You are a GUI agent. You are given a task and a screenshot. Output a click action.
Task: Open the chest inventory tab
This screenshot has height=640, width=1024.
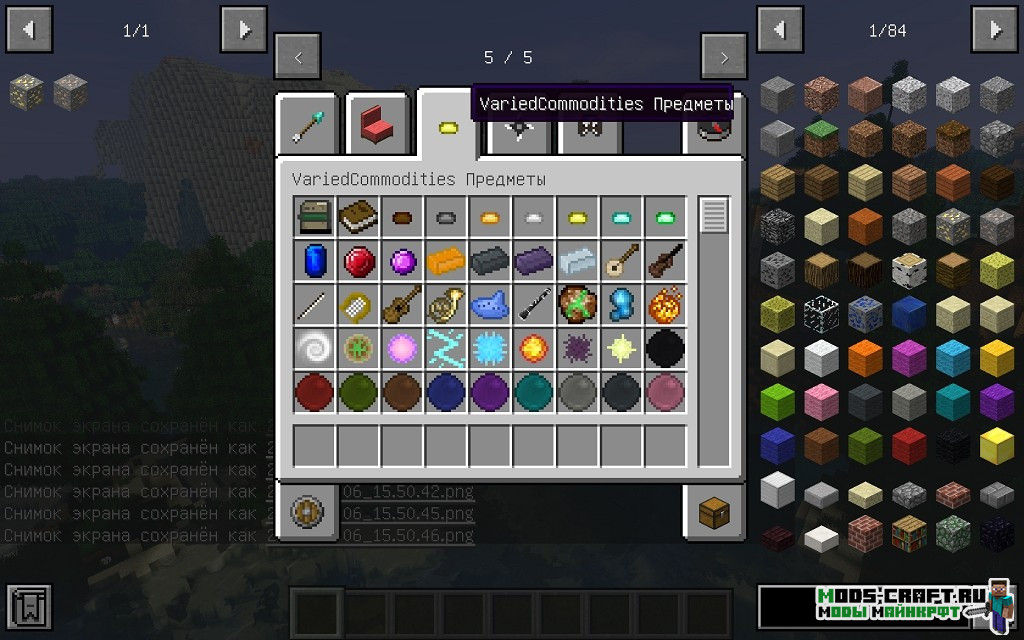pos(715,512)
